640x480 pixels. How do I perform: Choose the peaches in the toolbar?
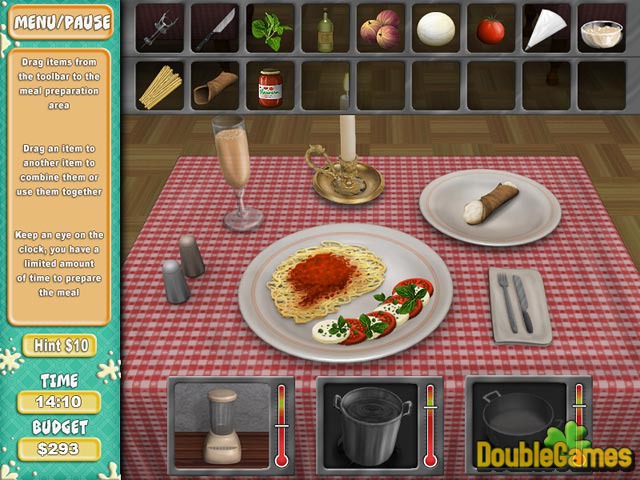pos(379,28)
